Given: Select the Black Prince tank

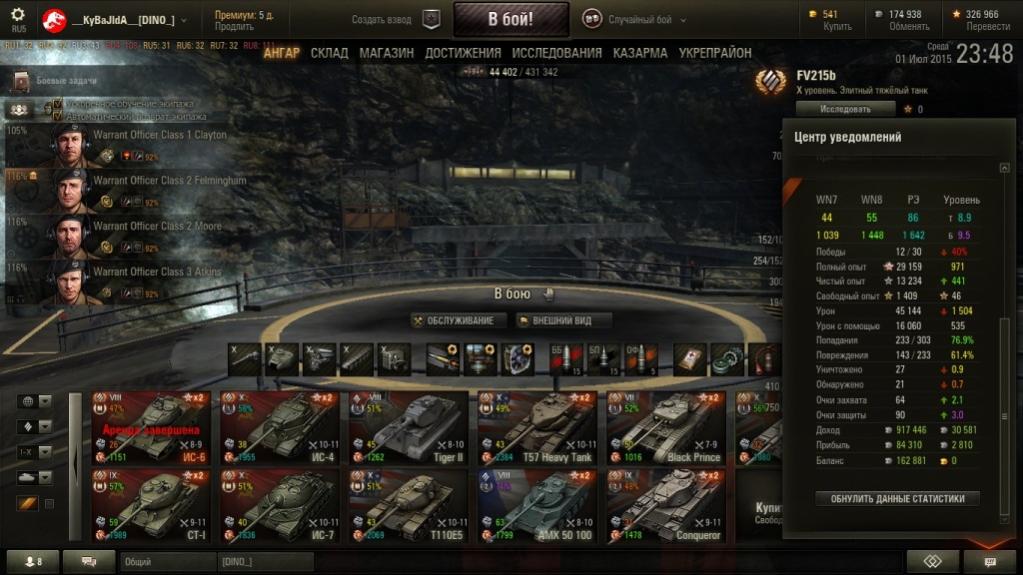Looking at the screenshot, I should coord(665,427).
